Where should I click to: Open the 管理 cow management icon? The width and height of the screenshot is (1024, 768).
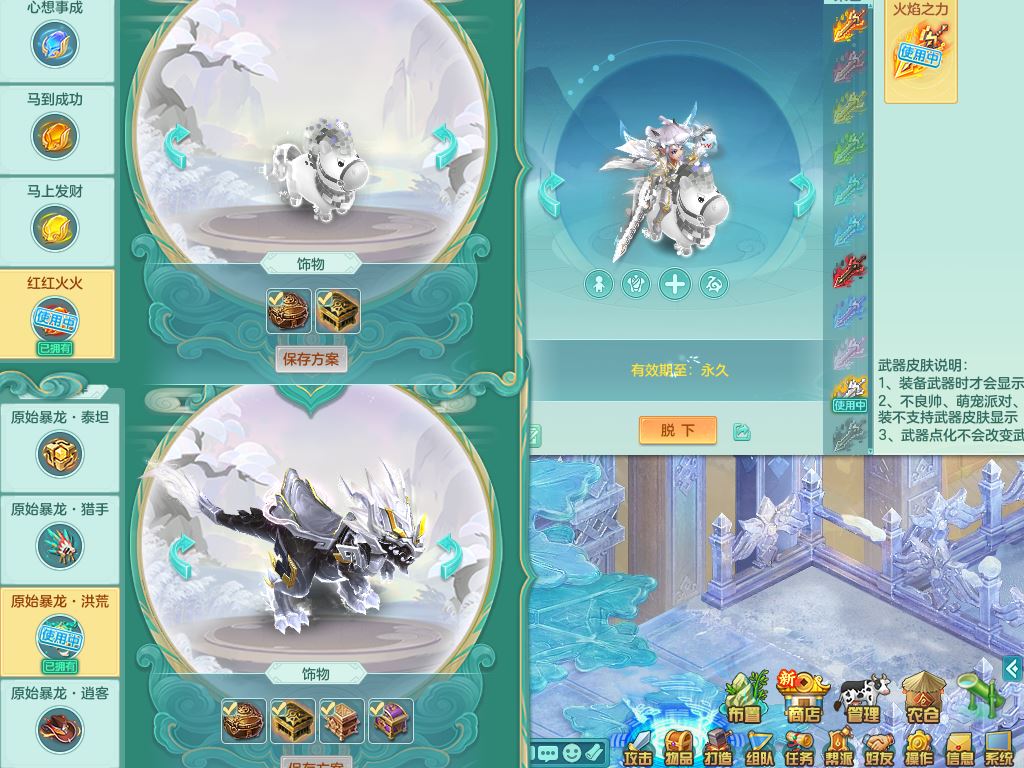[x=863, y=698]
